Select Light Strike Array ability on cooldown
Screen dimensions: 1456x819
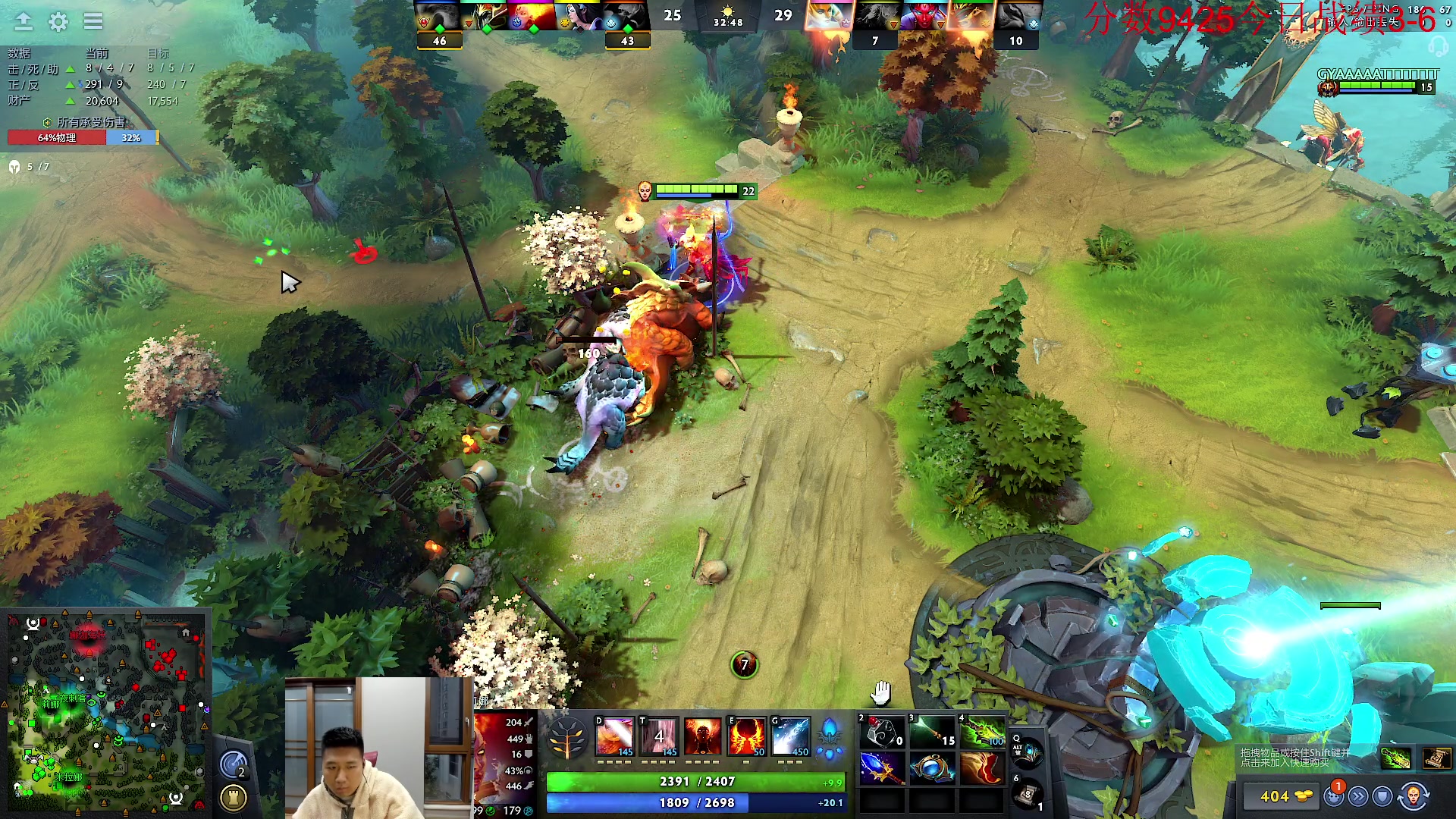[x=658, y=737]
